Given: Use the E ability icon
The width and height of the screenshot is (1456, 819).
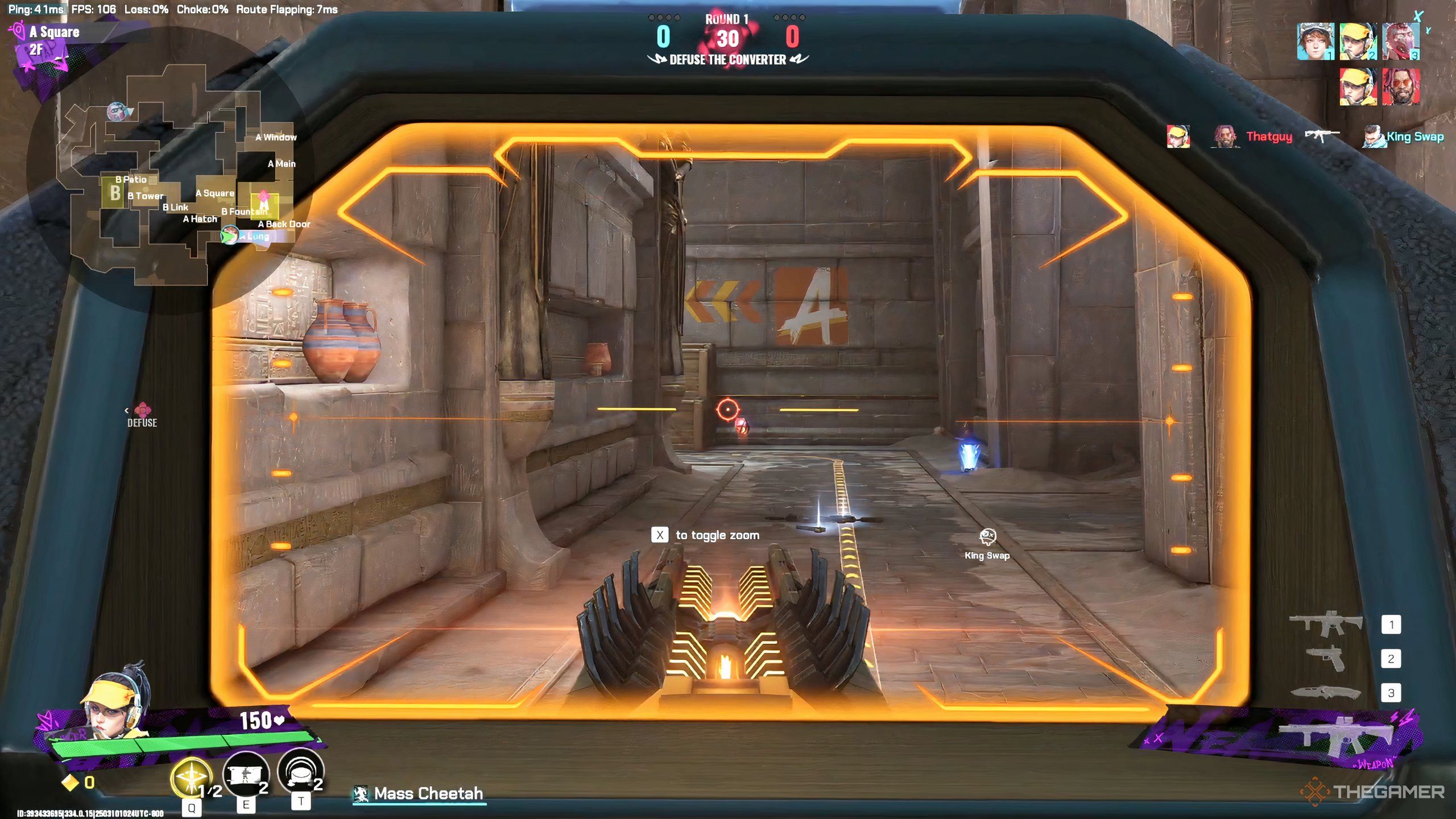Looking at the screenshot, I should [246, 775].
